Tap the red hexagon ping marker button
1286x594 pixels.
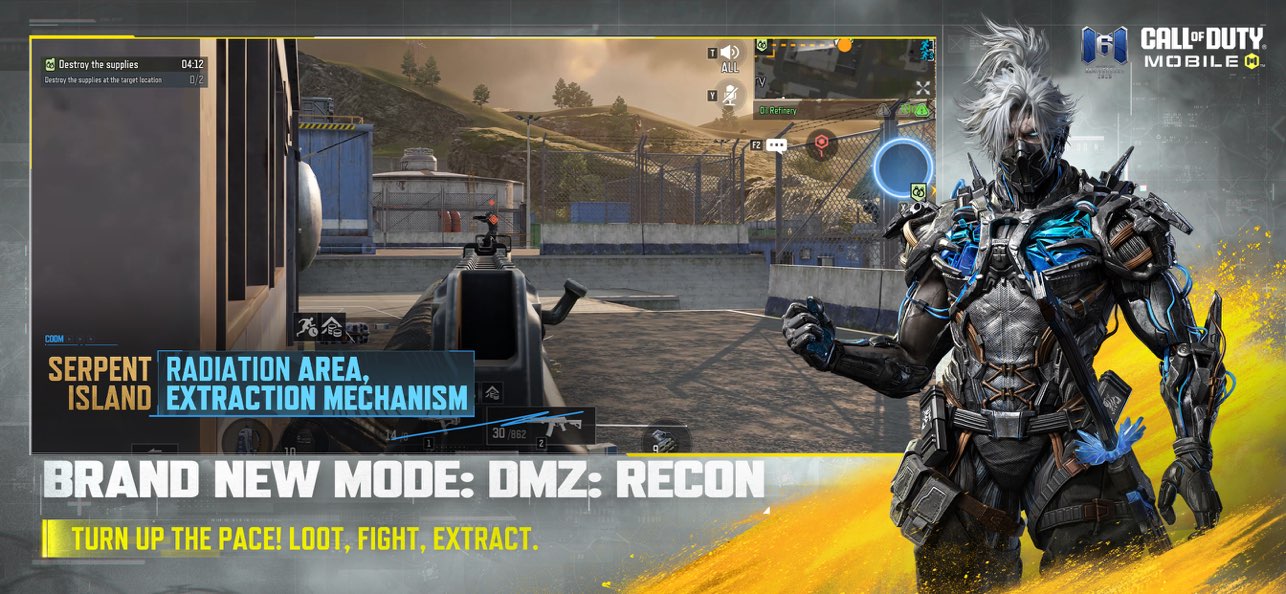coord(822,143)
